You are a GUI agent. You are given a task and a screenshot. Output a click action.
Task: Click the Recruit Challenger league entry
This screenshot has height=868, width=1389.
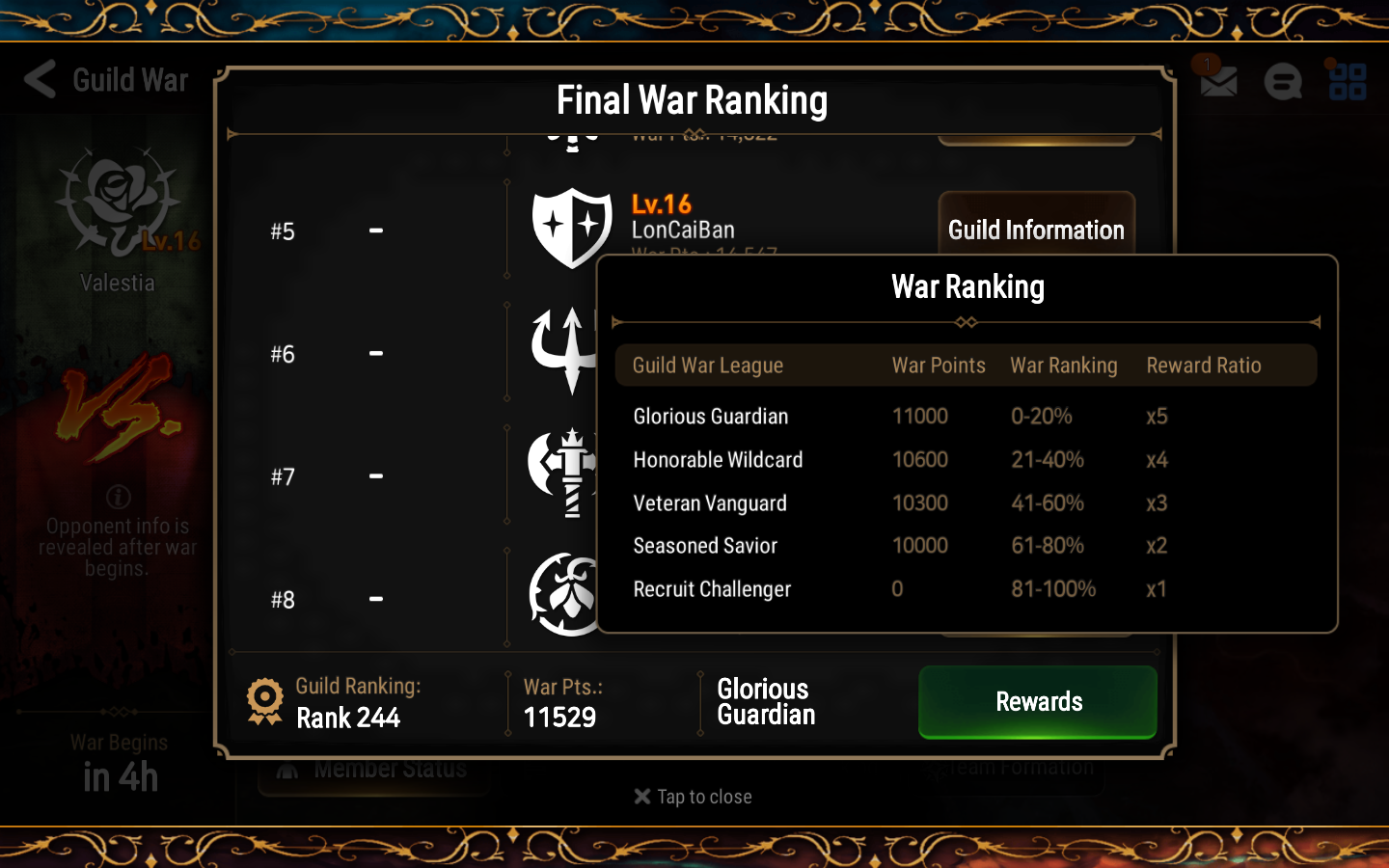(712, 589)
